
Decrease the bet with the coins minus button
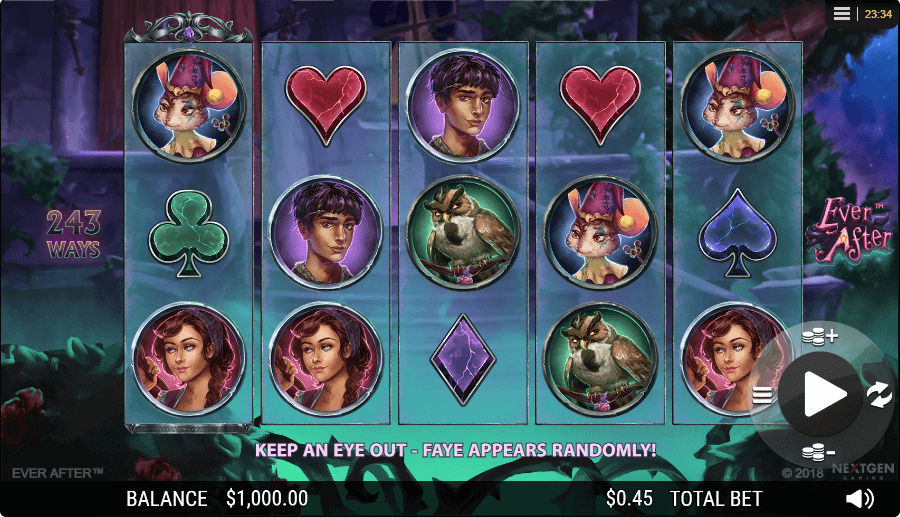pos(819,452)
